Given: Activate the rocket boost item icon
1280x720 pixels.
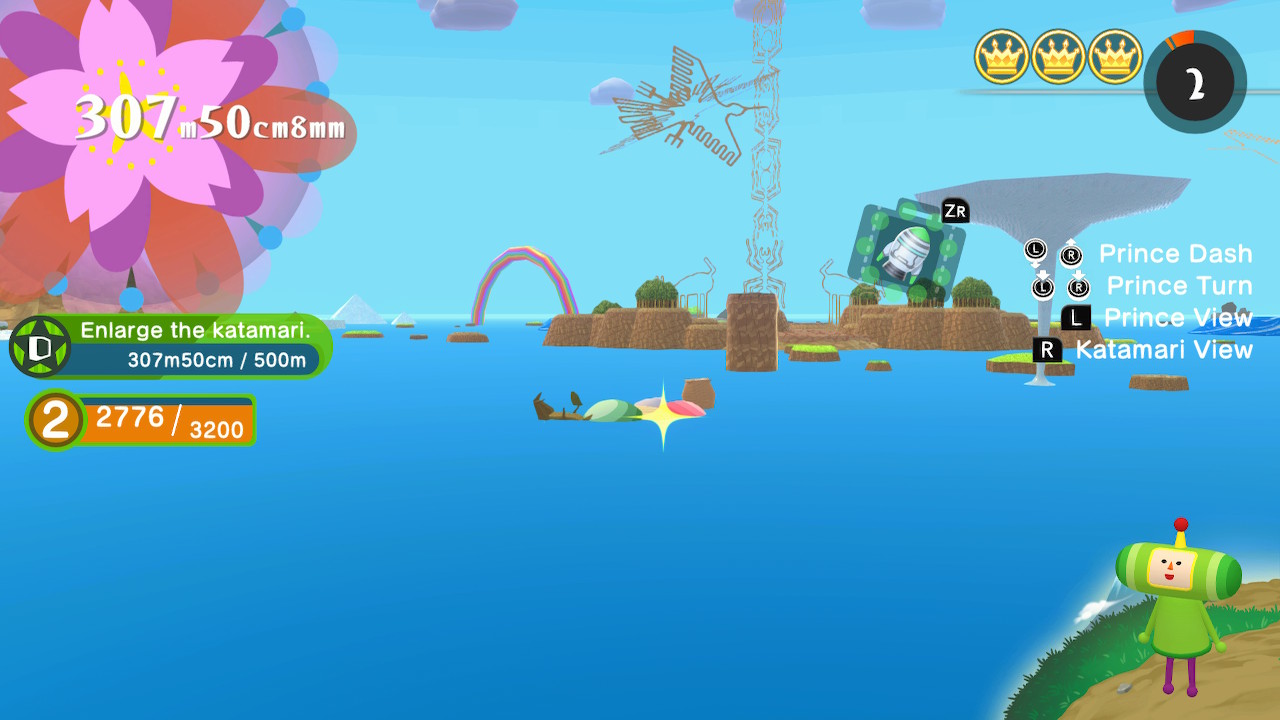Looking at the screenshot, I should click(906, 251).
